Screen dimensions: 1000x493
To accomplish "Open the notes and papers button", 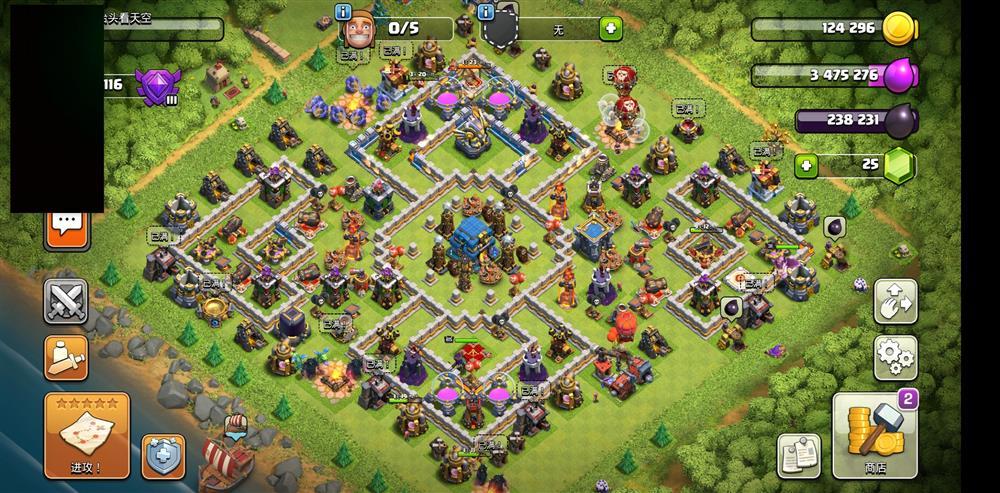I will (x=798, y=454).
